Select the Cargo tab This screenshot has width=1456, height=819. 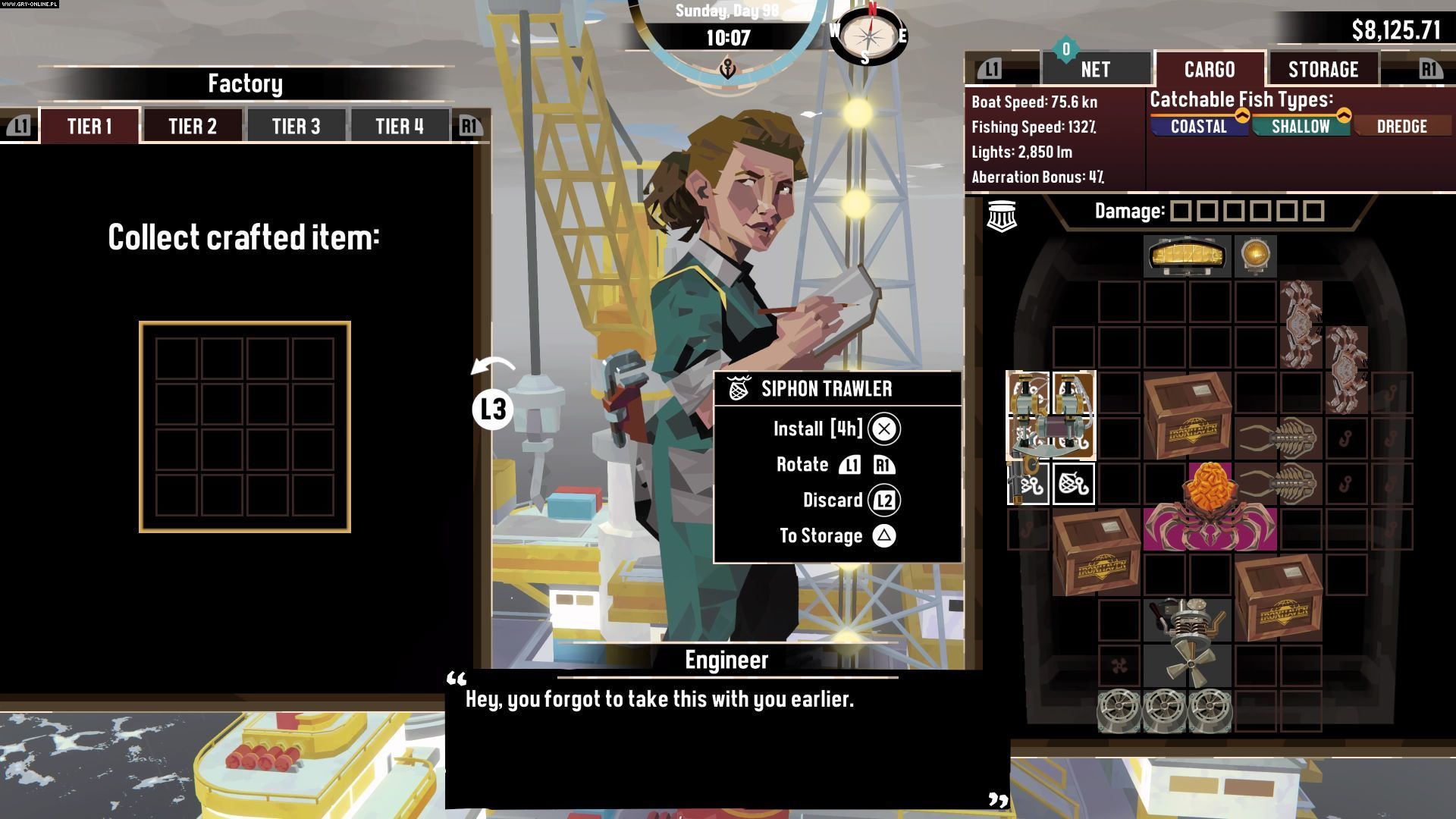tap(1209, 70)
